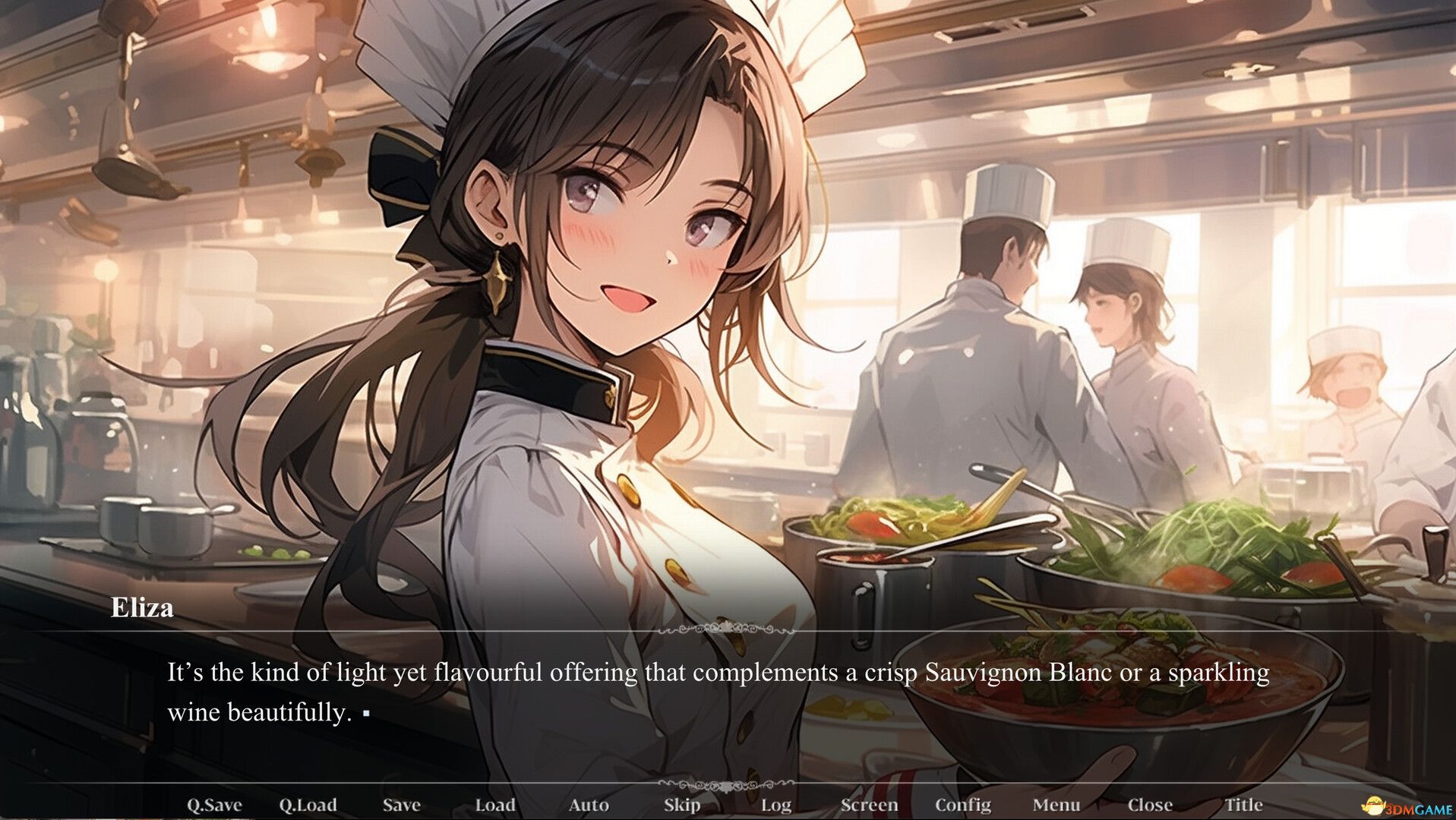Open the Load screen

point(495,804)
